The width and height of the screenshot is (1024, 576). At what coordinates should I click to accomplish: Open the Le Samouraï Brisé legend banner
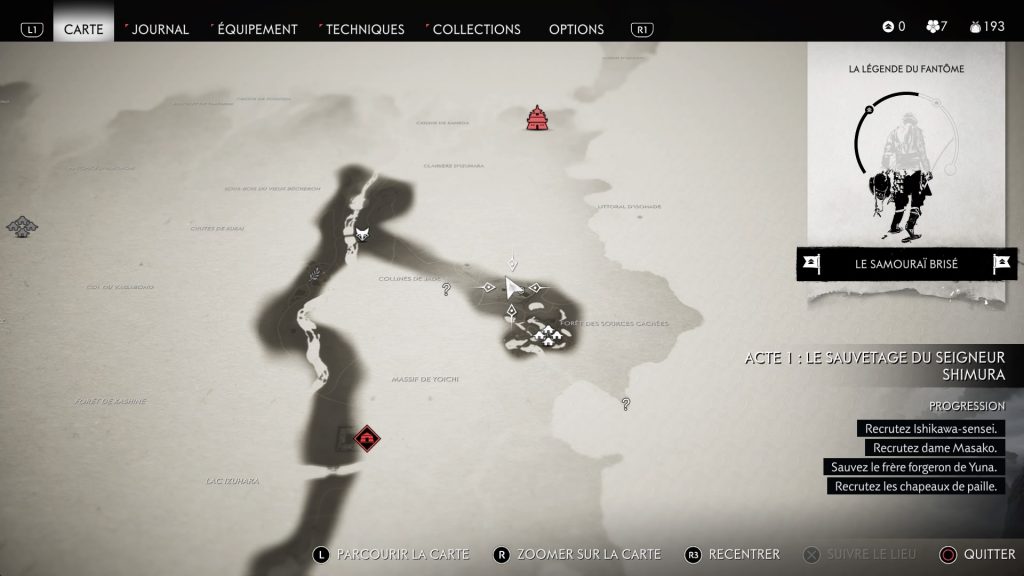(x=906, y=264)
